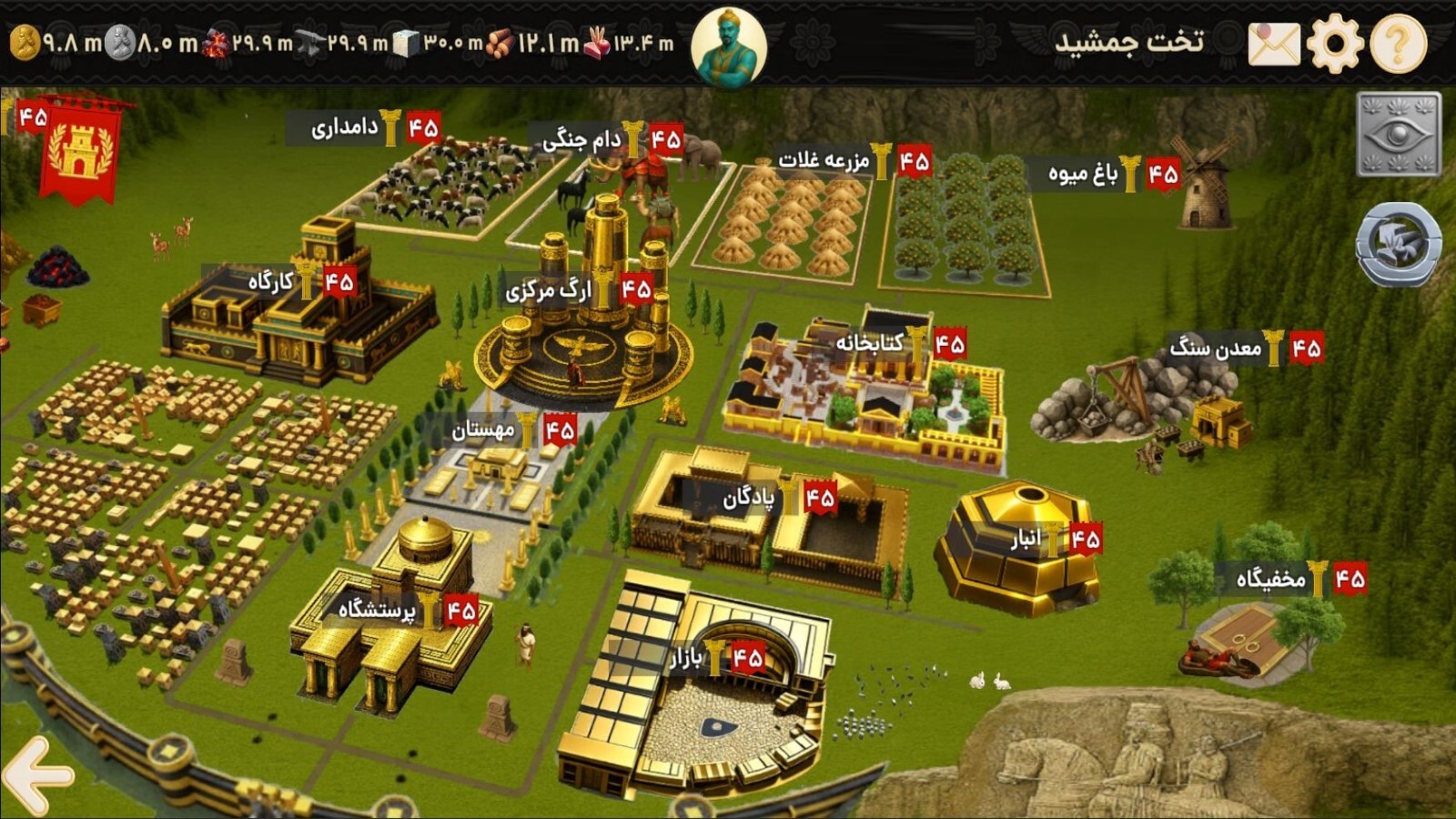Open the پرستشگاه temple label
The image size is (1456, 819).
(x=377, y=610)
